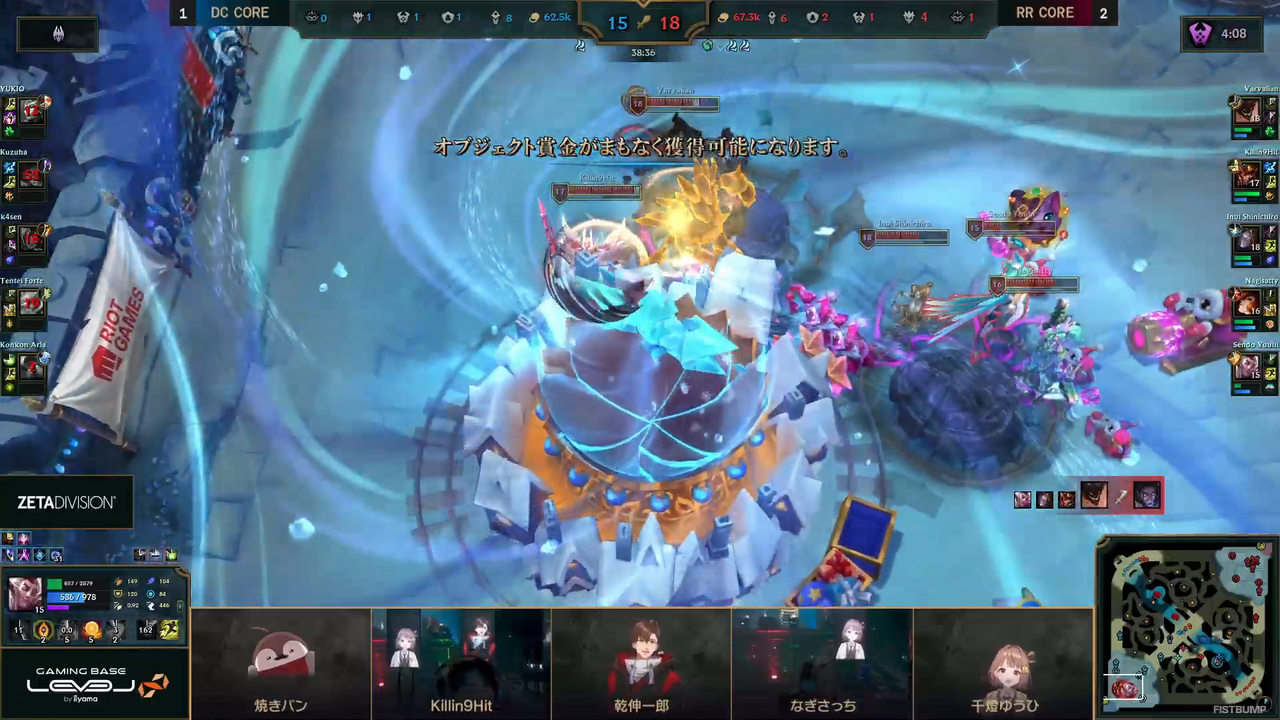Click the ZETA DIVISION sponsor logo
This screenshot has height=720, width=1280.
(x=65, y=502)
